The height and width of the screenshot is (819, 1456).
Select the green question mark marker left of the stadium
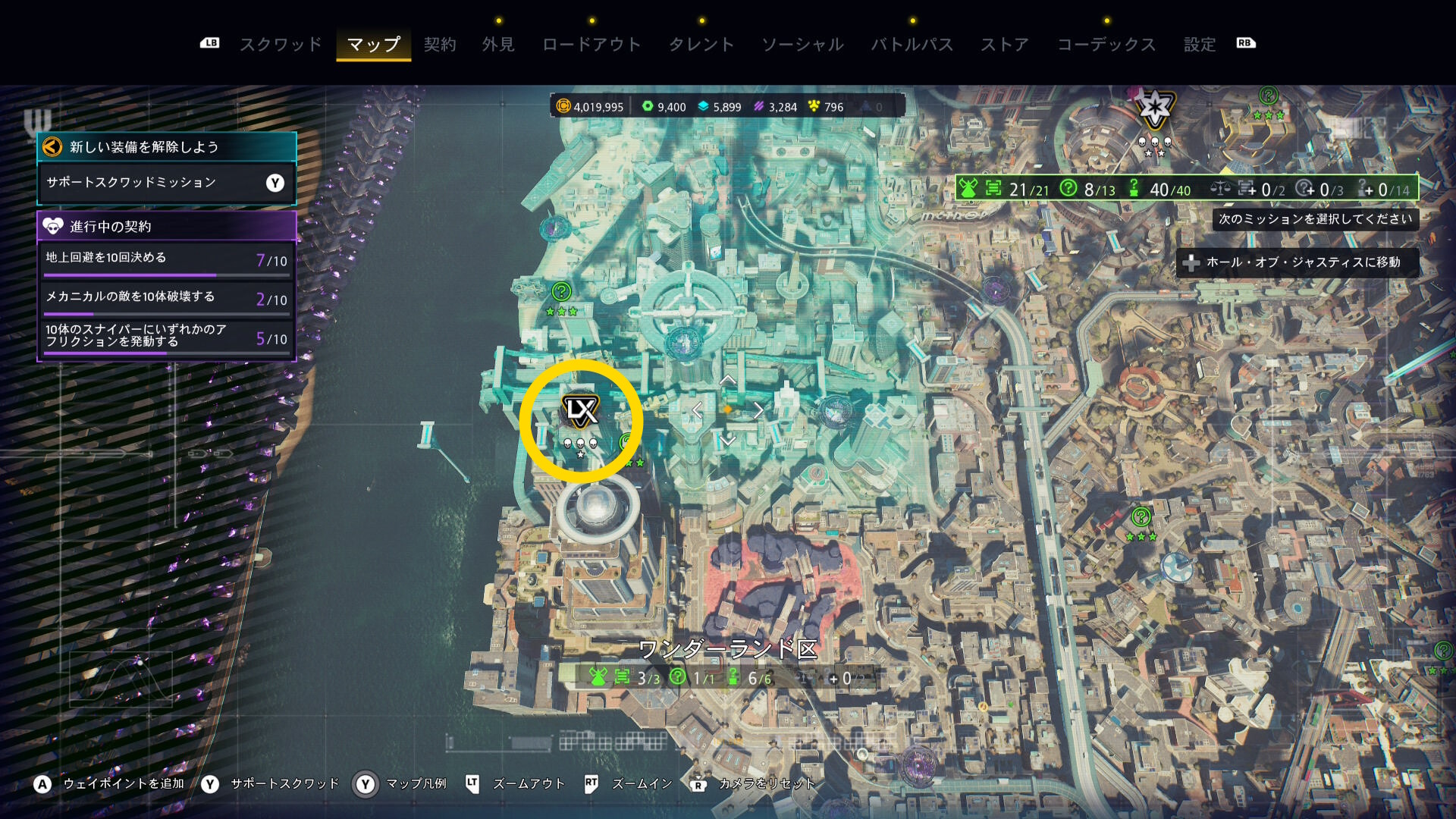(x=561, y=291)
